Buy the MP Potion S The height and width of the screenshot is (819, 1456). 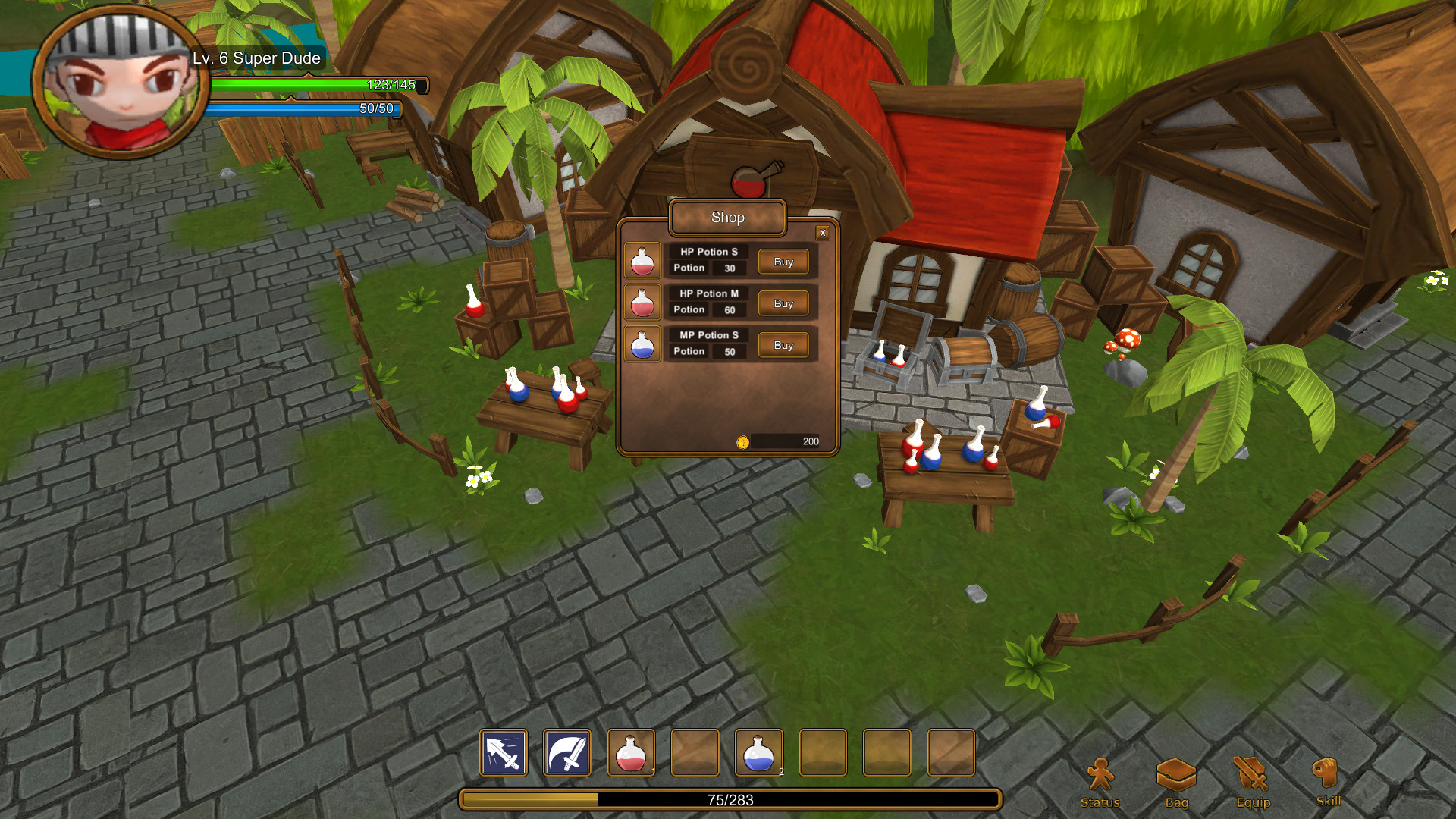pyautogui.click(x=783, y=345)
